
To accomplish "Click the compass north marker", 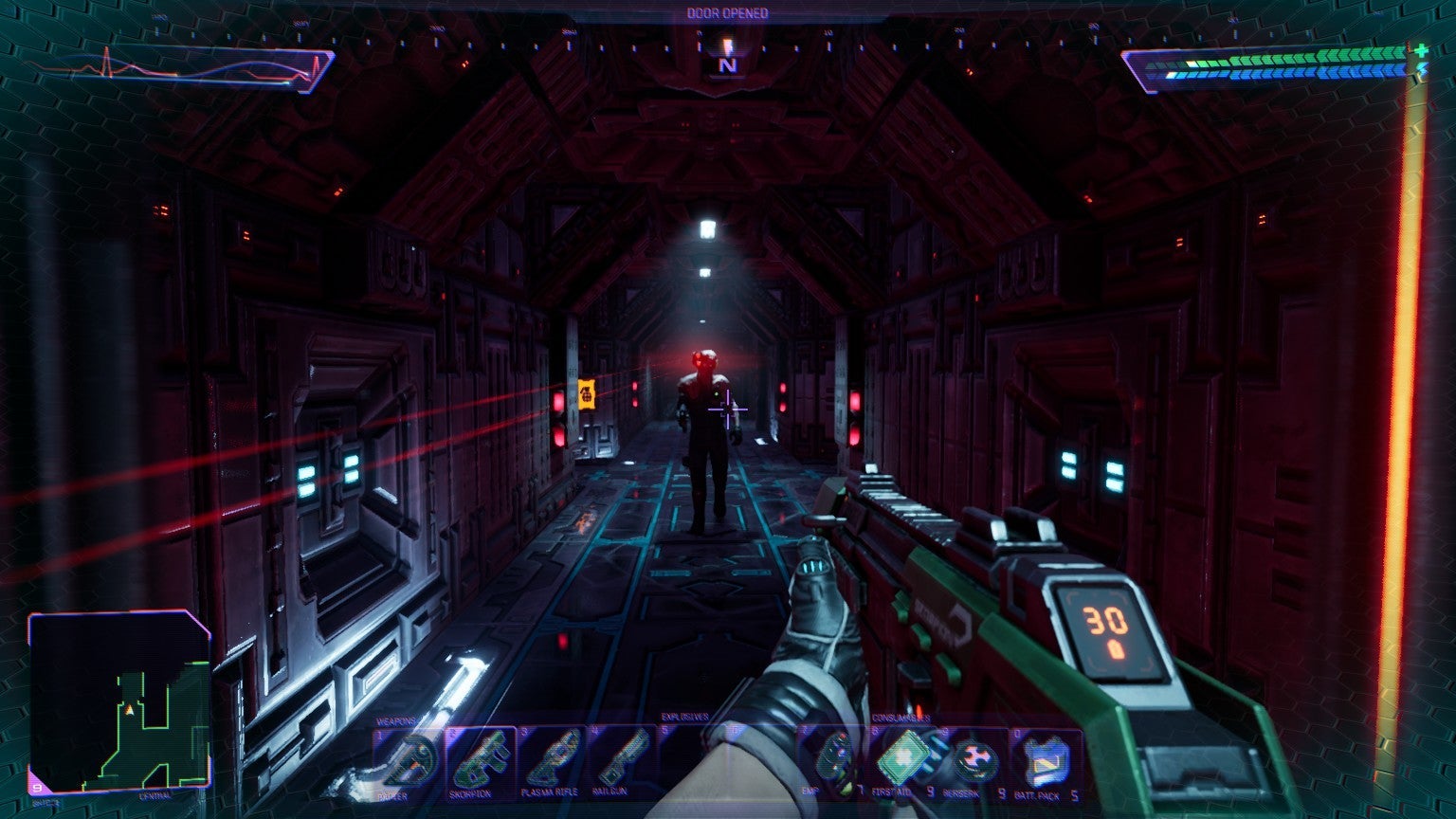I will click(727, 64).
